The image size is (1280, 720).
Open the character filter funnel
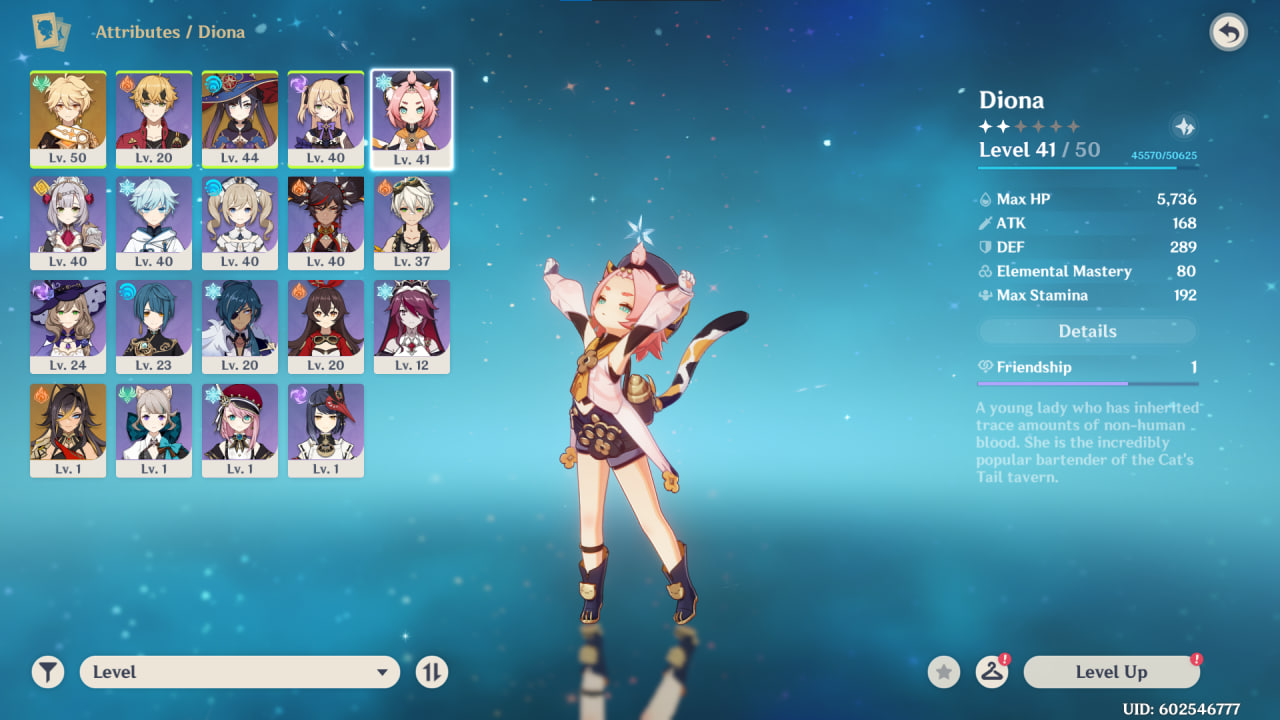[x=47, y=672]
